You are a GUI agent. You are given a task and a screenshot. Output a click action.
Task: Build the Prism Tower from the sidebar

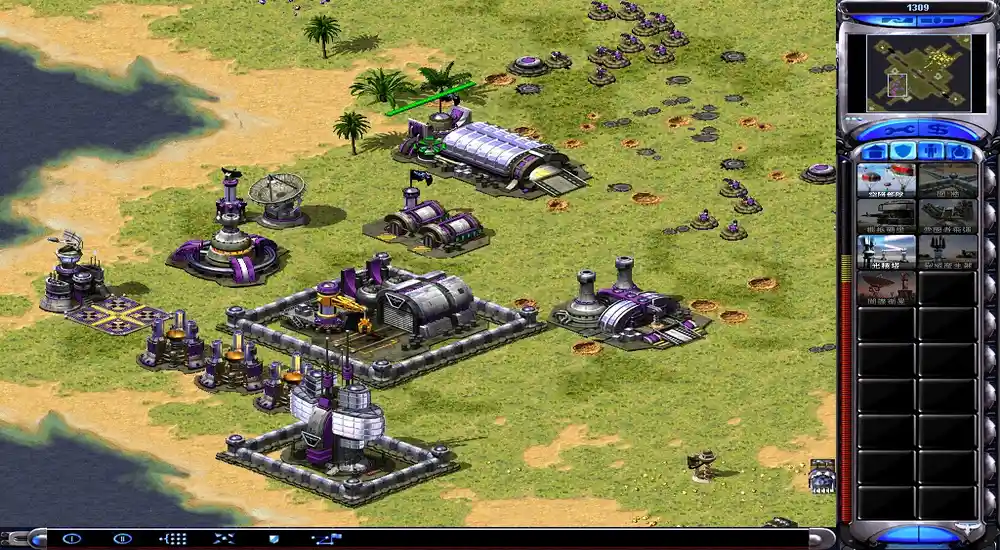pyautogui.click(x=886, y=252)
